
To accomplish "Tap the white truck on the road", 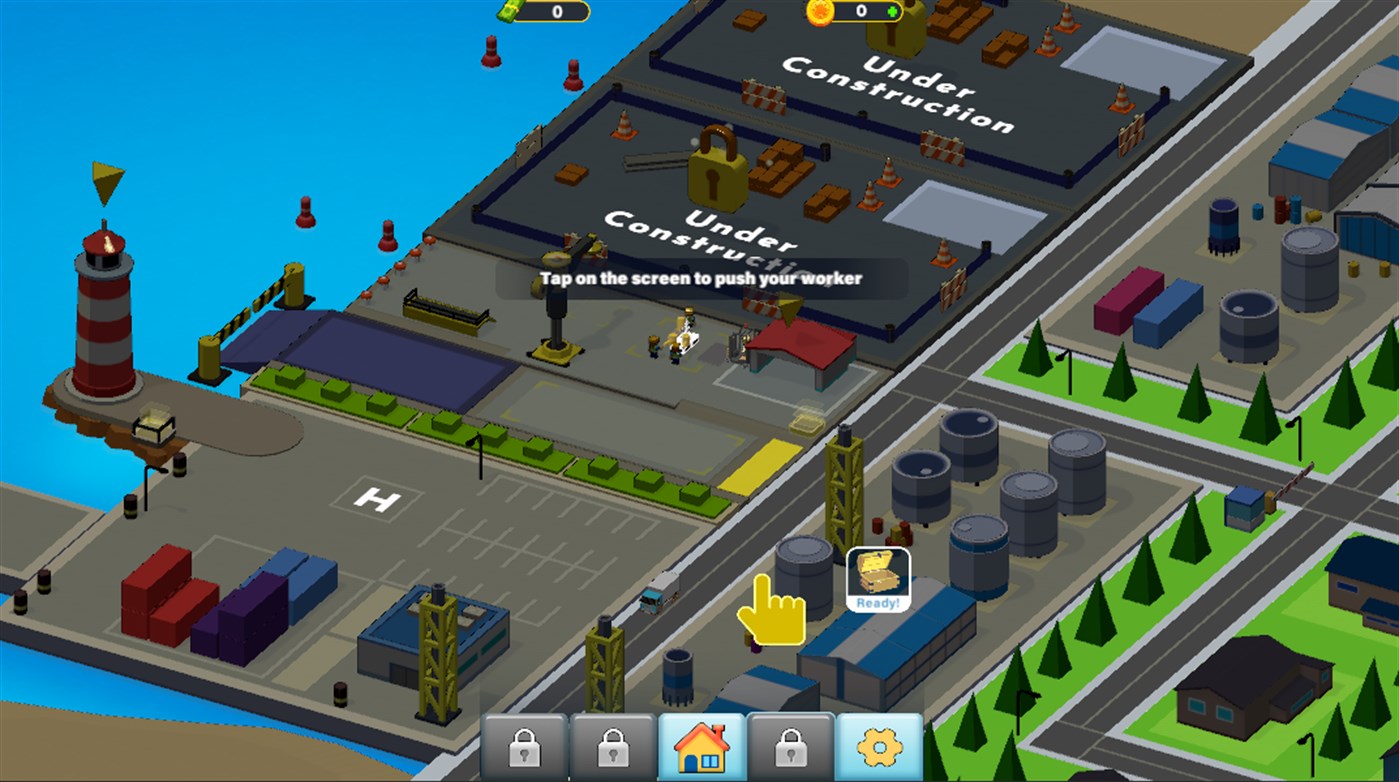I will 658,591.
